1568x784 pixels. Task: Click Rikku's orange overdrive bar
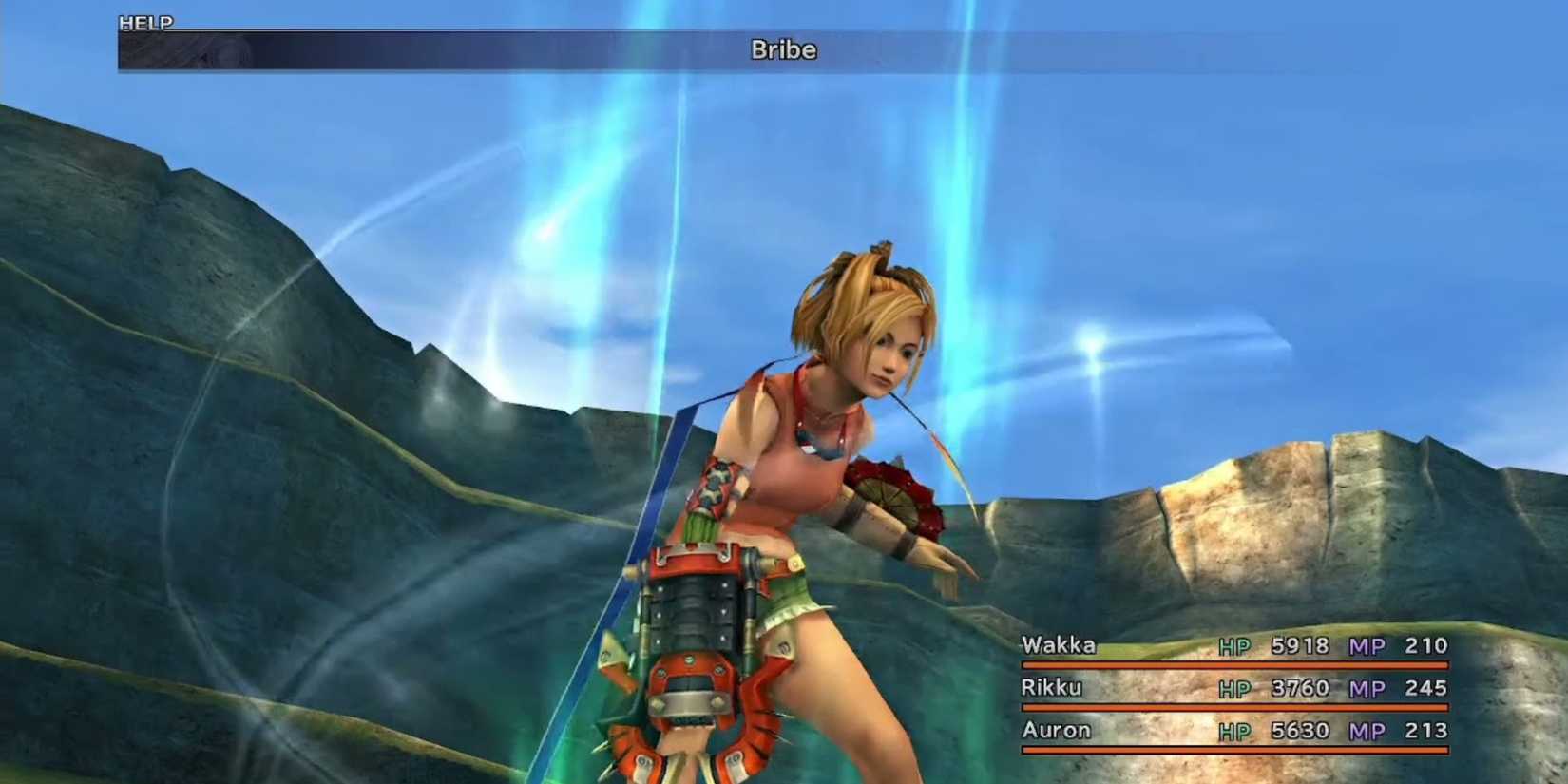click(1235, 707)
